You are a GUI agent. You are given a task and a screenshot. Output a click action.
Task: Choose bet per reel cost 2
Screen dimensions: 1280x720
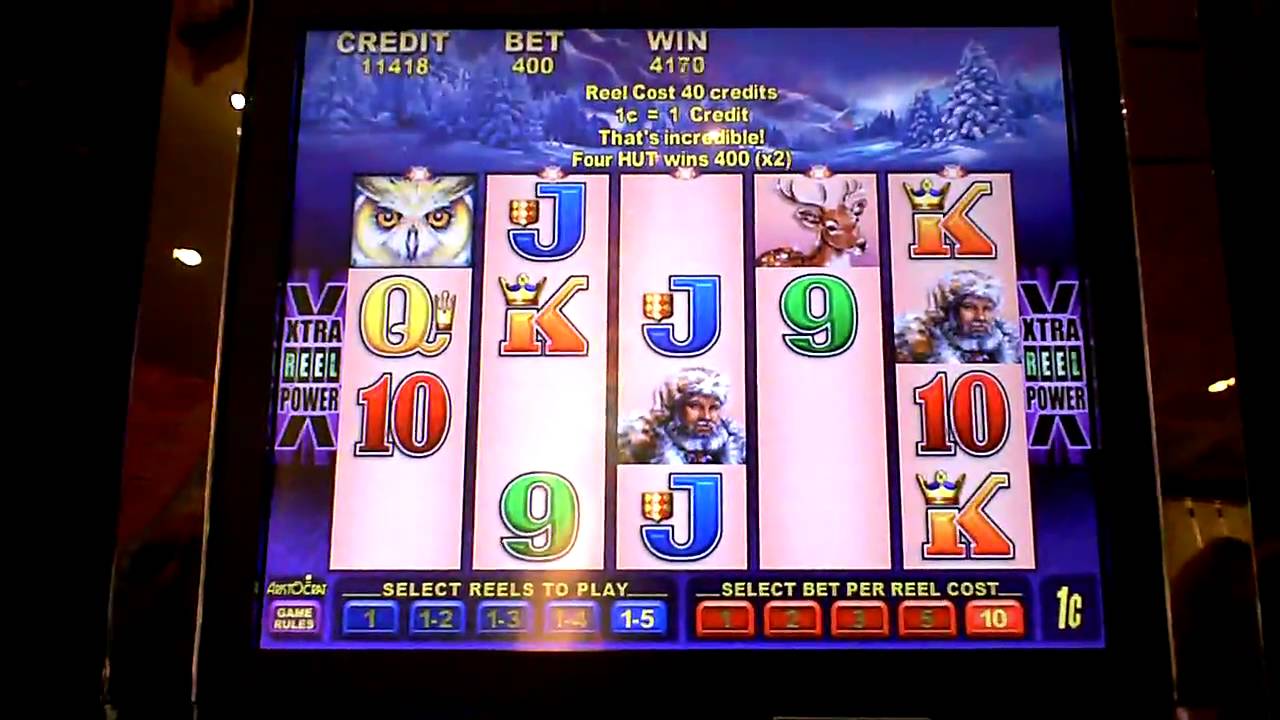click(x=792, y=619)
